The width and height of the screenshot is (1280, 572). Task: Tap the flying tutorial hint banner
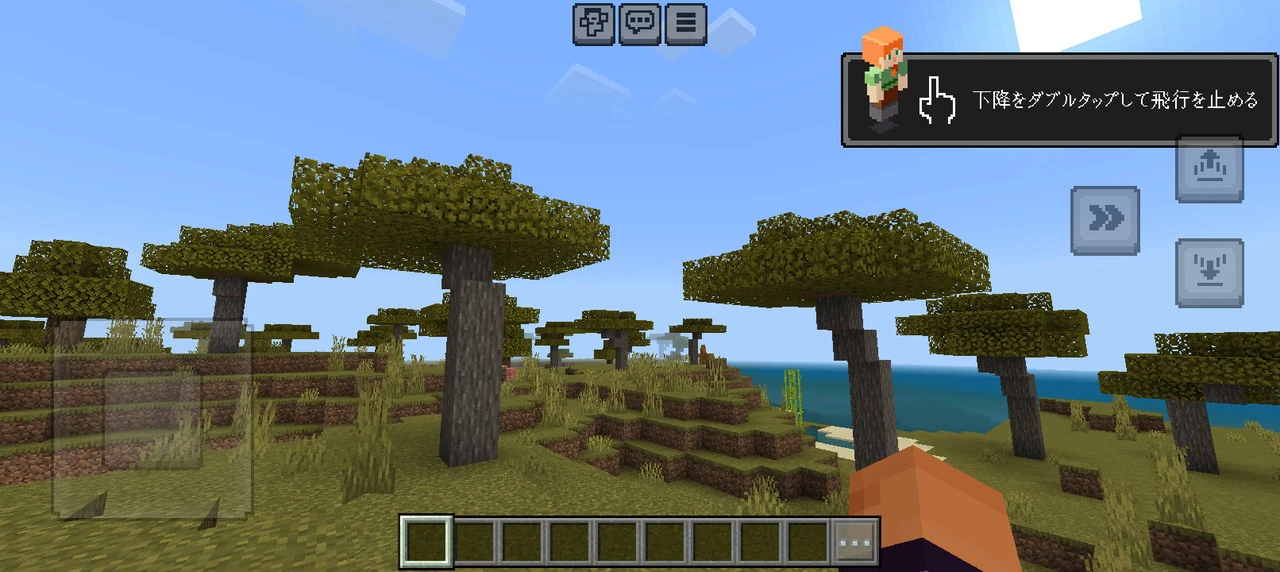tap(1060, 100)
